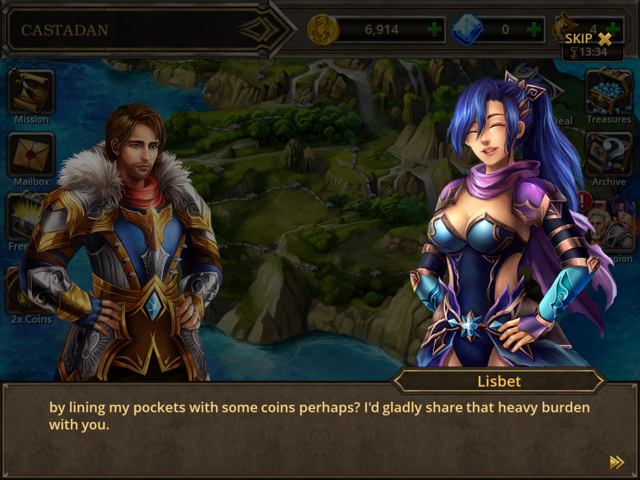Add more gold coins with the plus button

pyautogui.click(x=434, y=29)
